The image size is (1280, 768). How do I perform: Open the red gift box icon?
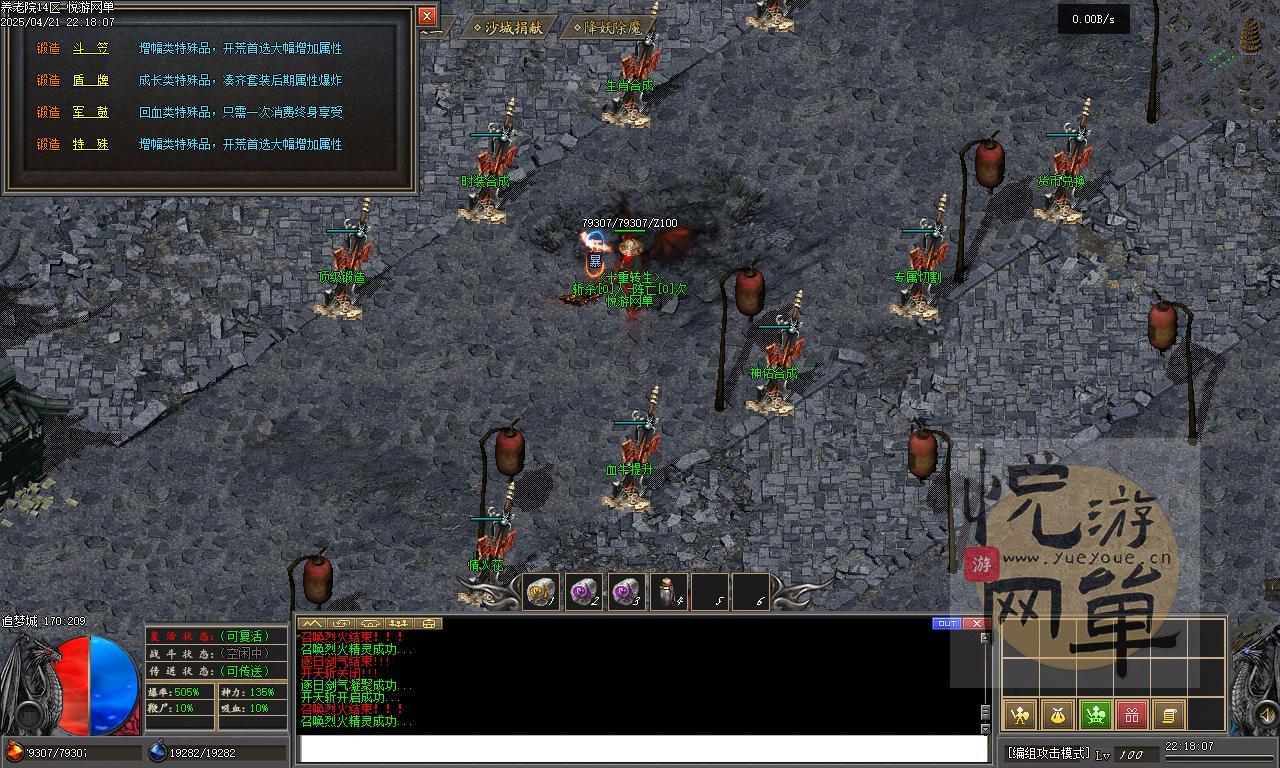click(1132, 715)
